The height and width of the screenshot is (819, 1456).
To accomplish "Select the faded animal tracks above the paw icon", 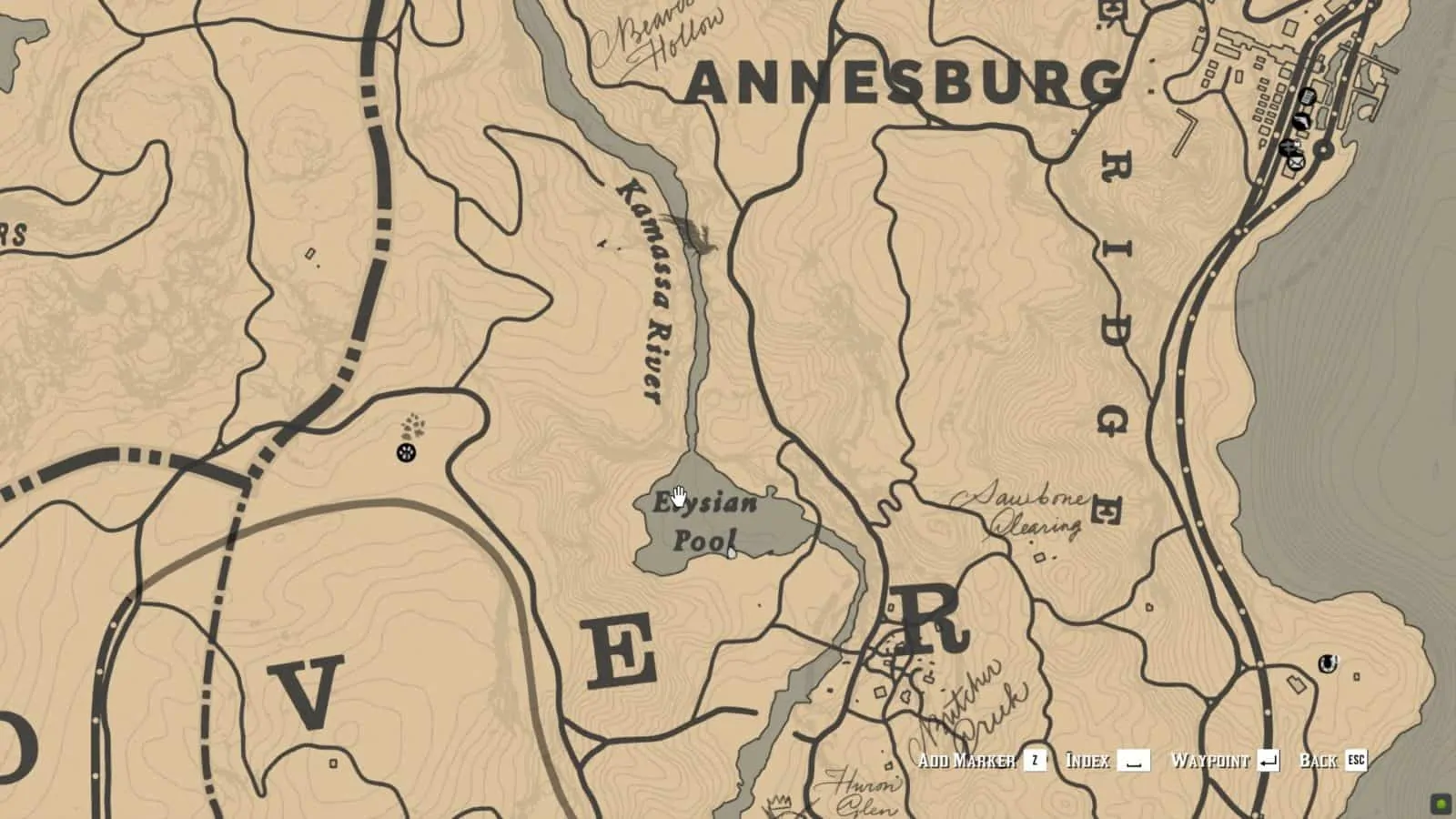I will pos(411,425).
